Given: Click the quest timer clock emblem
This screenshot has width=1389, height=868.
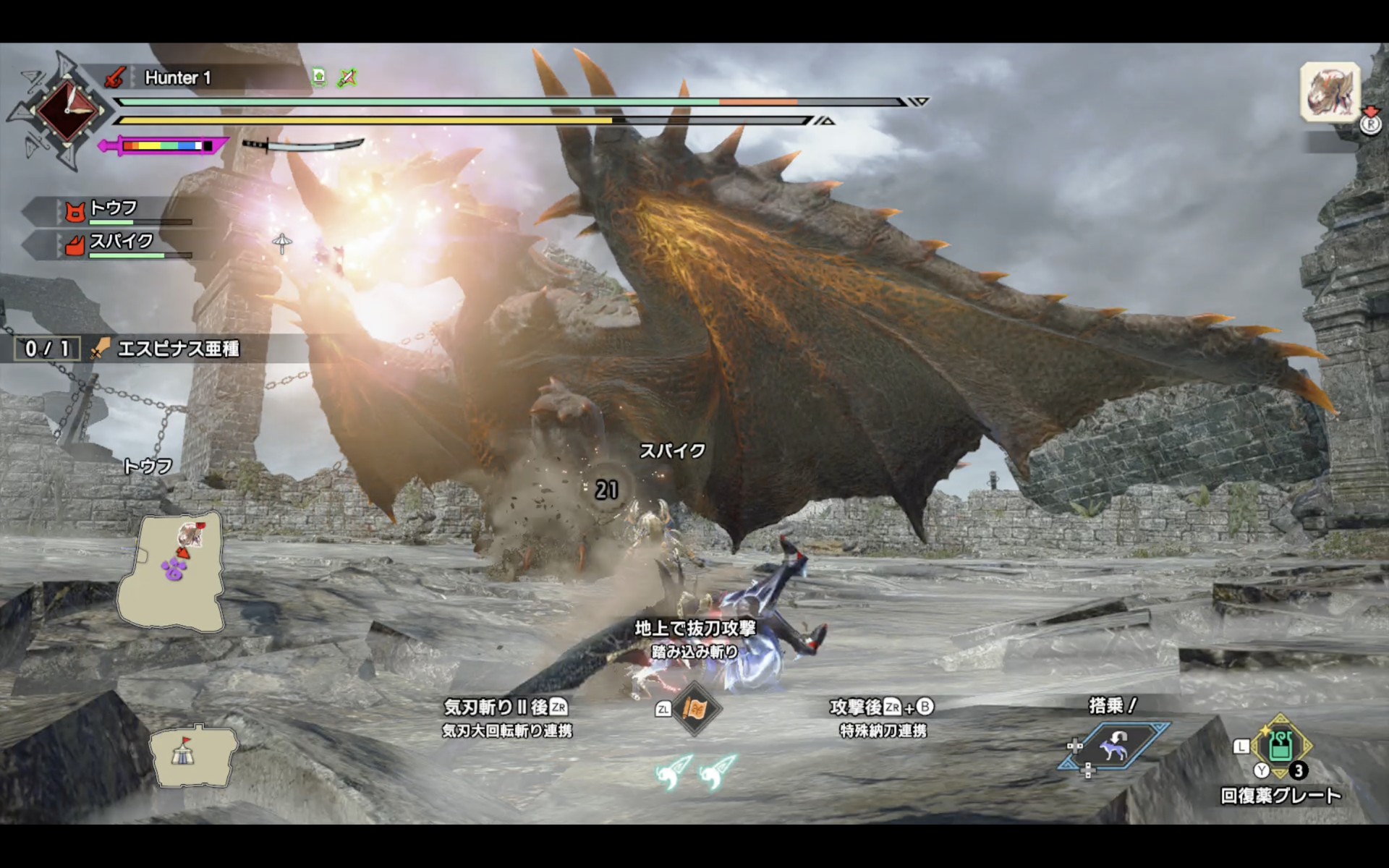Looking at the screenshot, I should [x=68, y=111].
